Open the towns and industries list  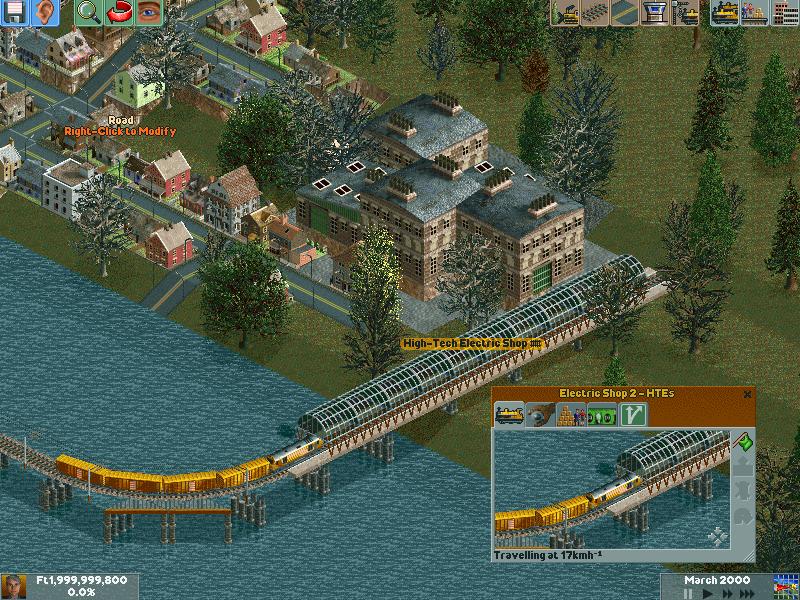click(783, 13)
